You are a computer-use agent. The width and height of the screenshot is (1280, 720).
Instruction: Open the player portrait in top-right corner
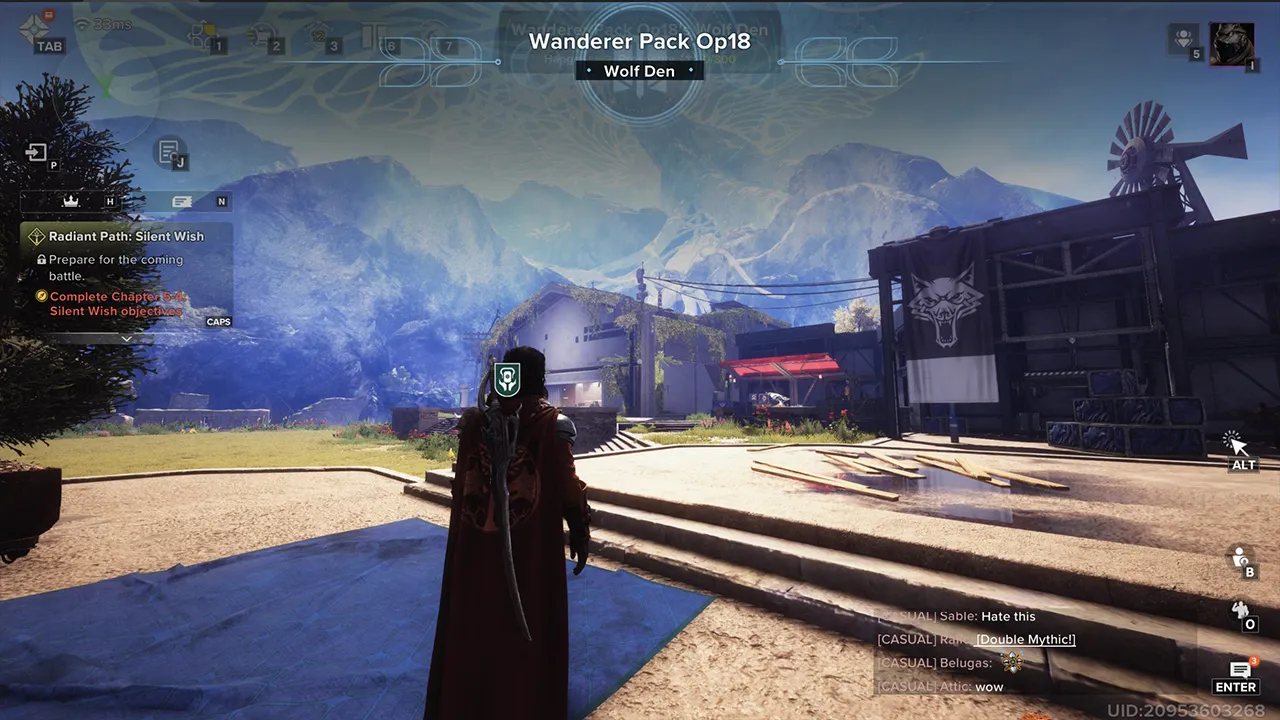pyautogui.click(x=1231, y=44)
